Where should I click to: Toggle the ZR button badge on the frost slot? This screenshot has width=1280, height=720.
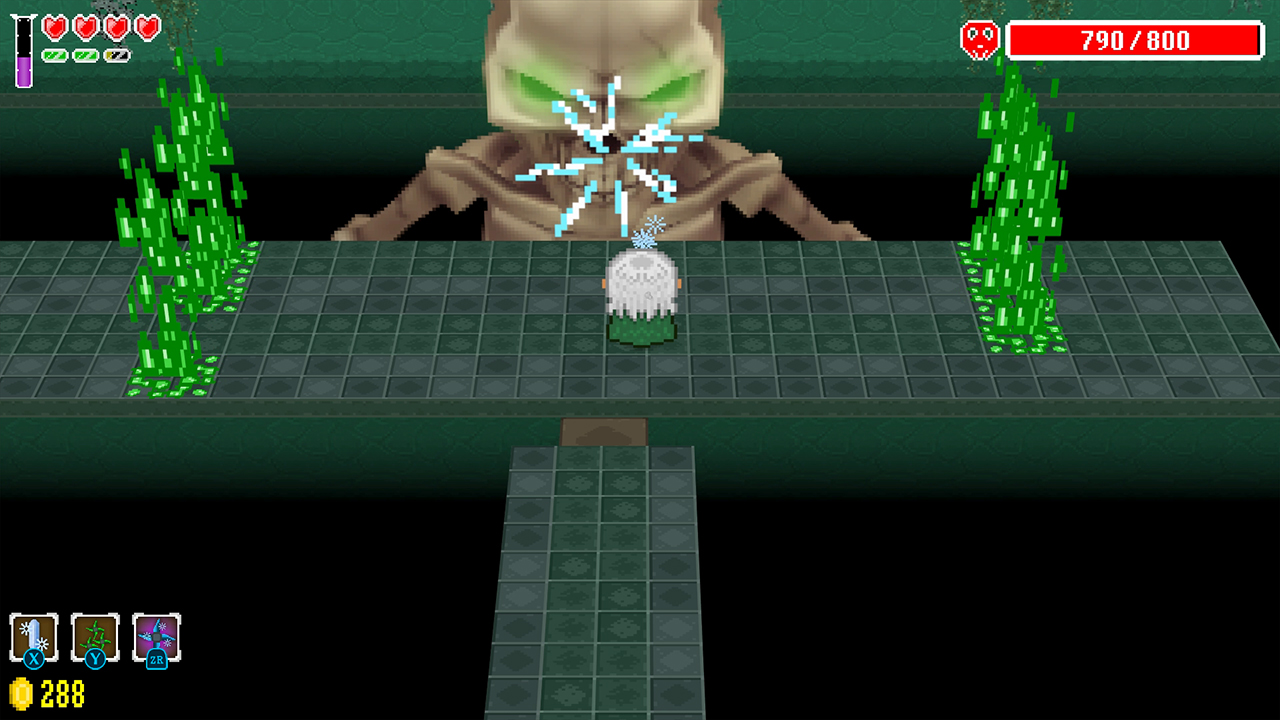click(157, 660)
